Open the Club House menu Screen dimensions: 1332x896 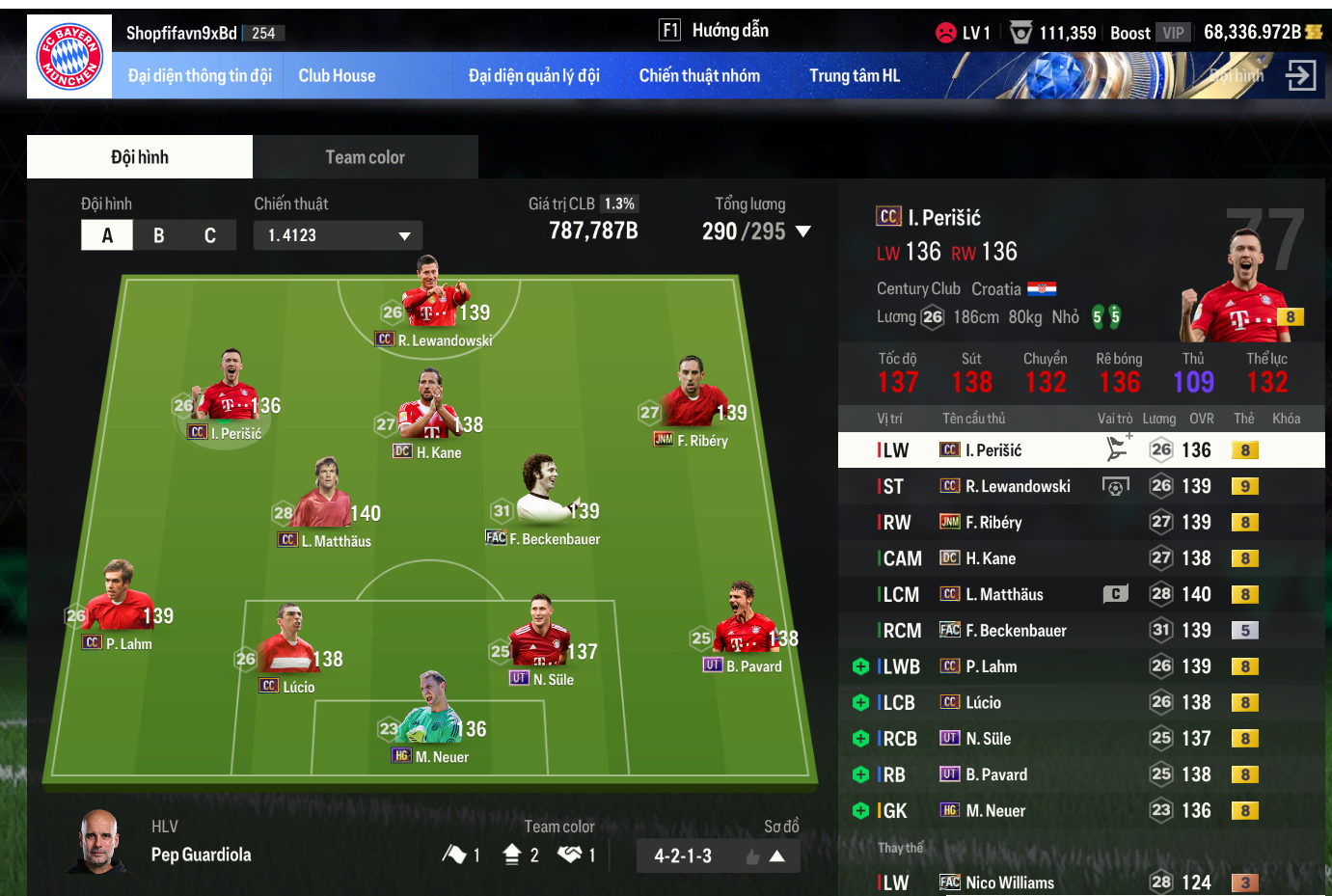(337, 76)
